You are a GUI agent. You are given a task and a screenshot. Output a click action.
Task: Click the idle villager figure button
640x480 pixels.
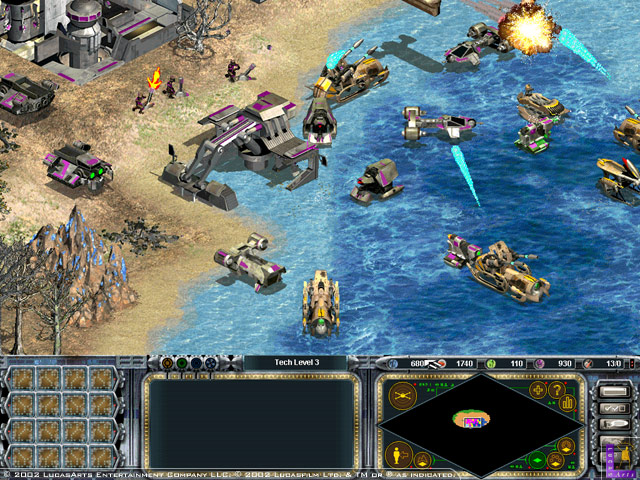[399, 453]
